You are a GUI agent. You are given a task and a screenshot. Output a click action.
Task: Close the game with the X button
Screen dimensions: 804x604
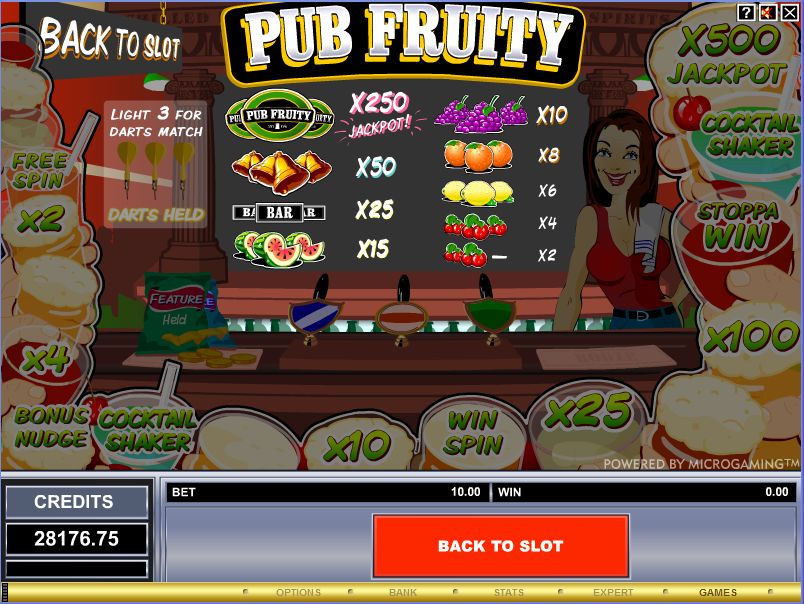(x=788, y=12)
